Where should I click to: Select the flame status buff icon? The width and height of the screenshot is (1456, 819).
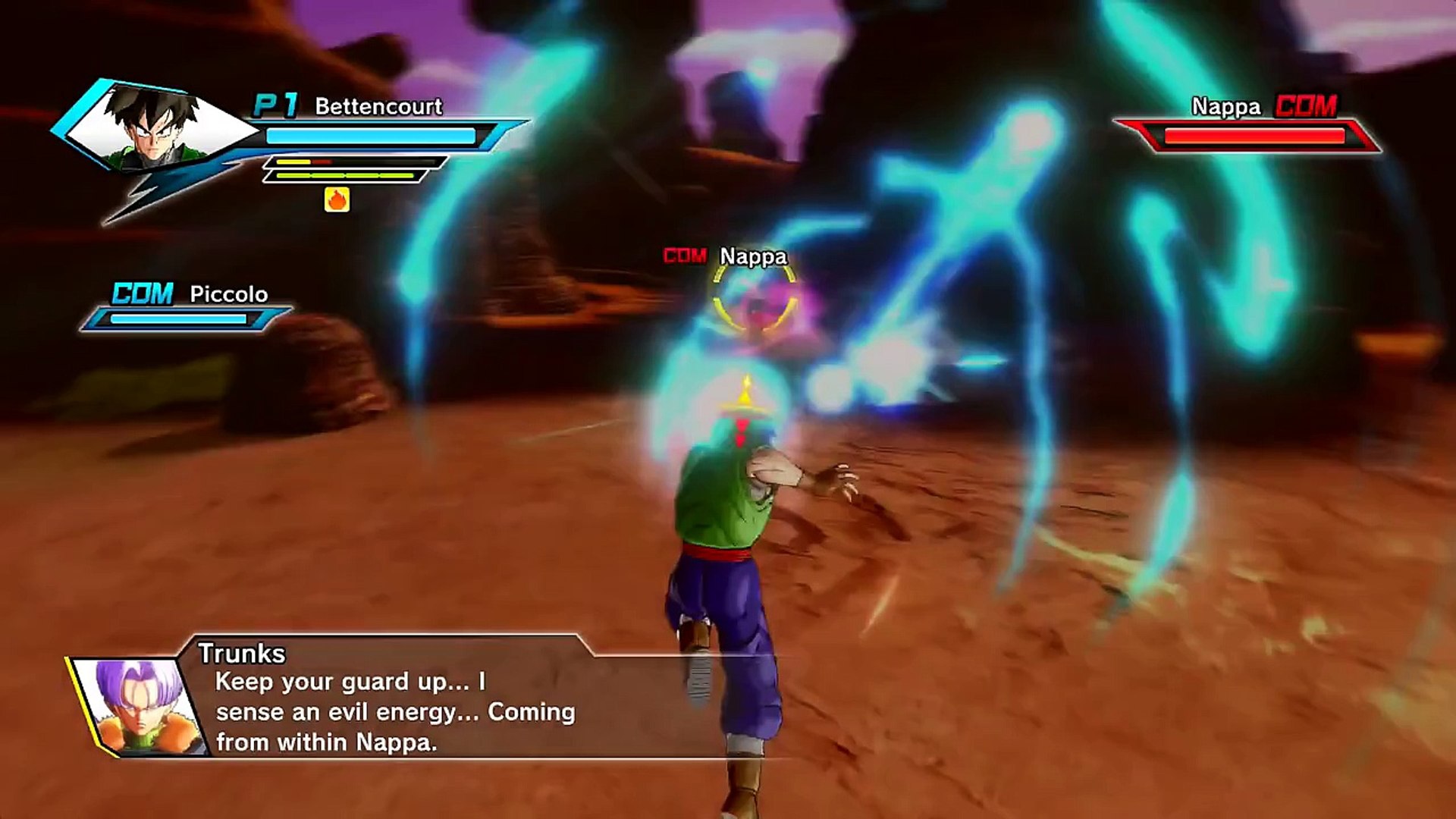337,199
